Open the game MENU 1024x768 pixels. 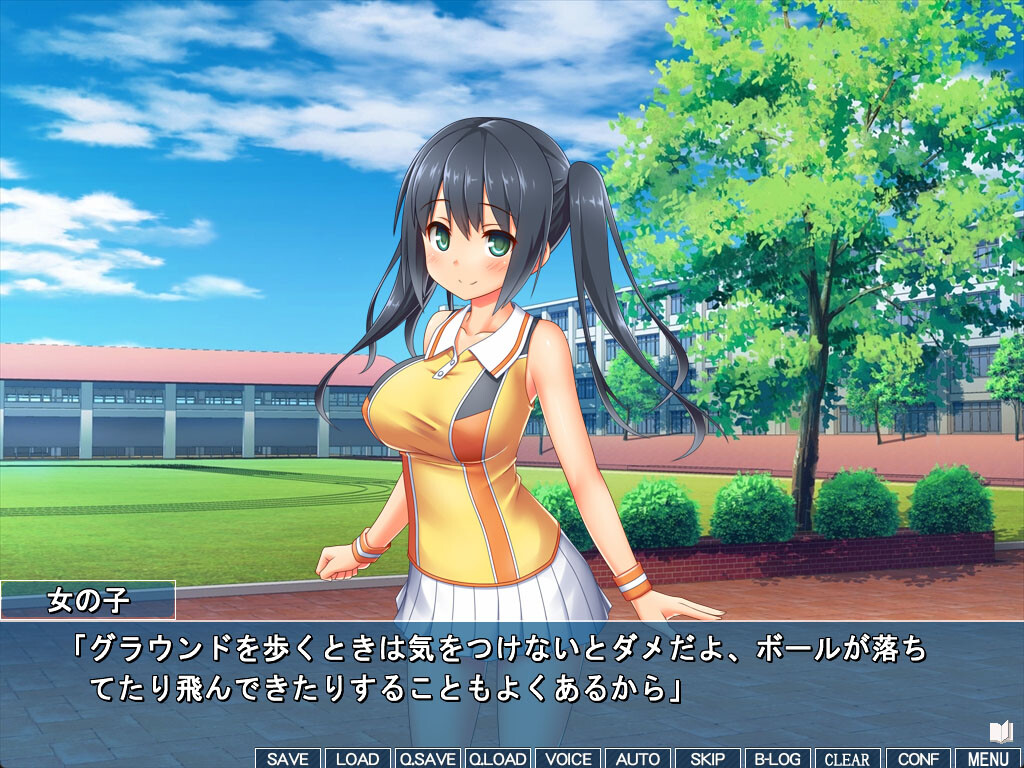(988, 759)
